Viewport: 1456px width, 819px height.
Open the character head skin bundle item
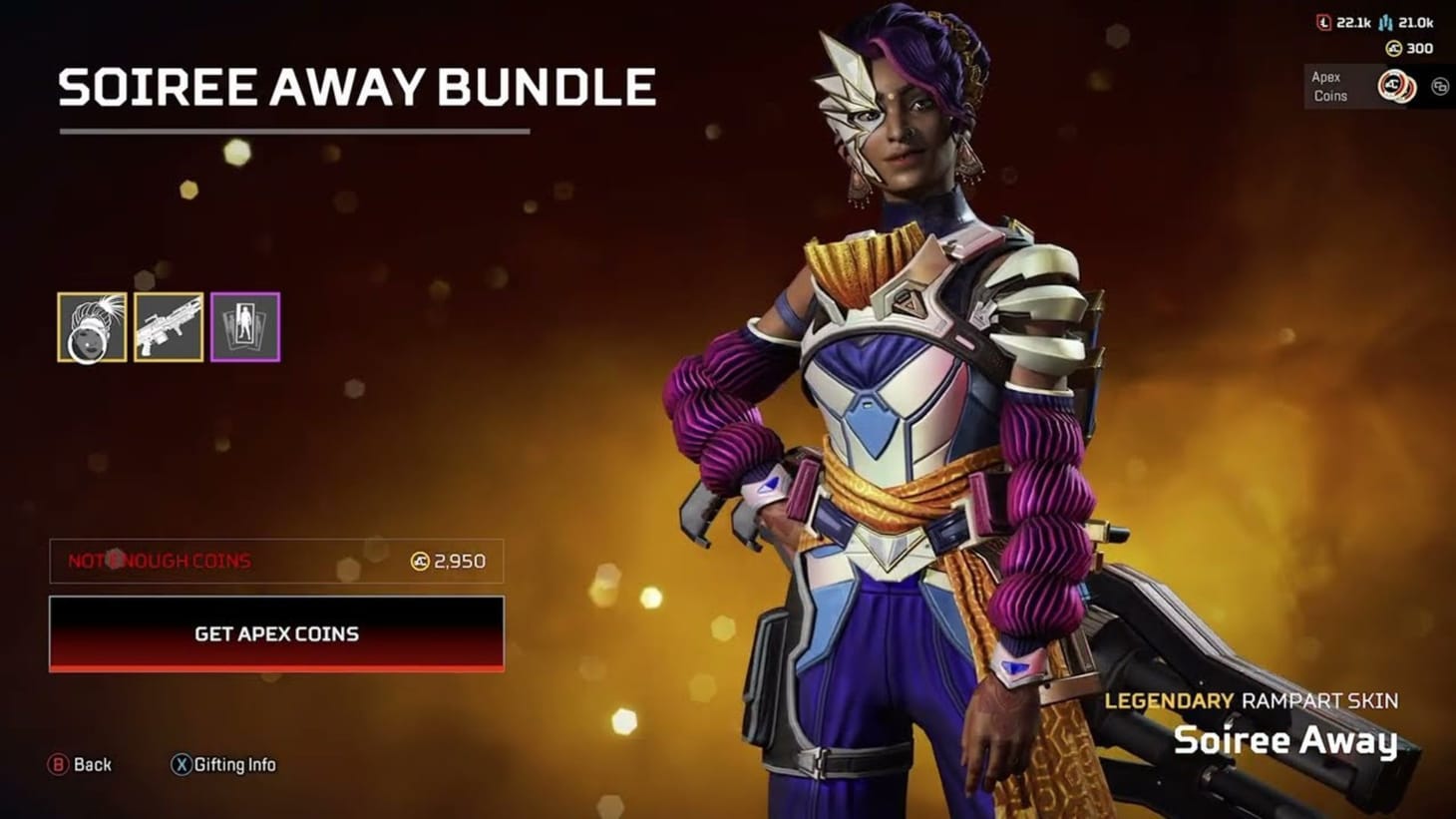92,327
